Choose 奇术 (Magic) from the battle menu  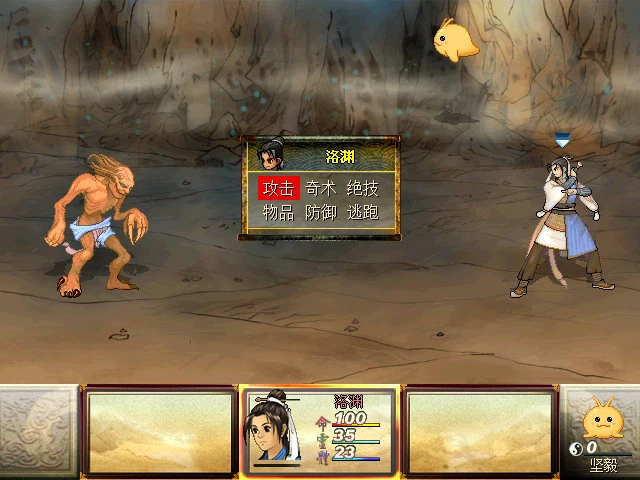pyautogui.click(x=321, y=188)
